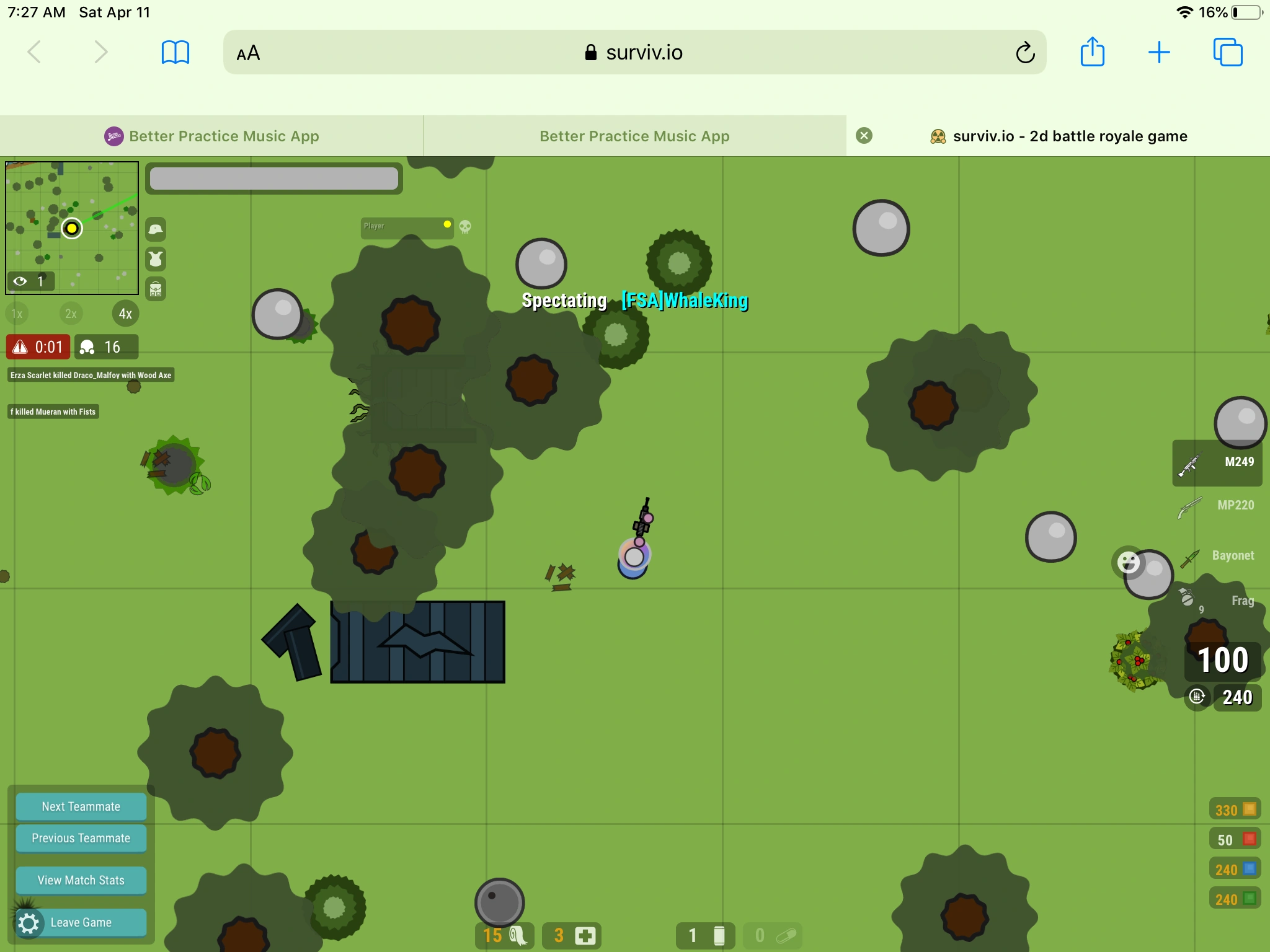
Task: Select the helmet equipment slot
Action: [x=156, y=229]
